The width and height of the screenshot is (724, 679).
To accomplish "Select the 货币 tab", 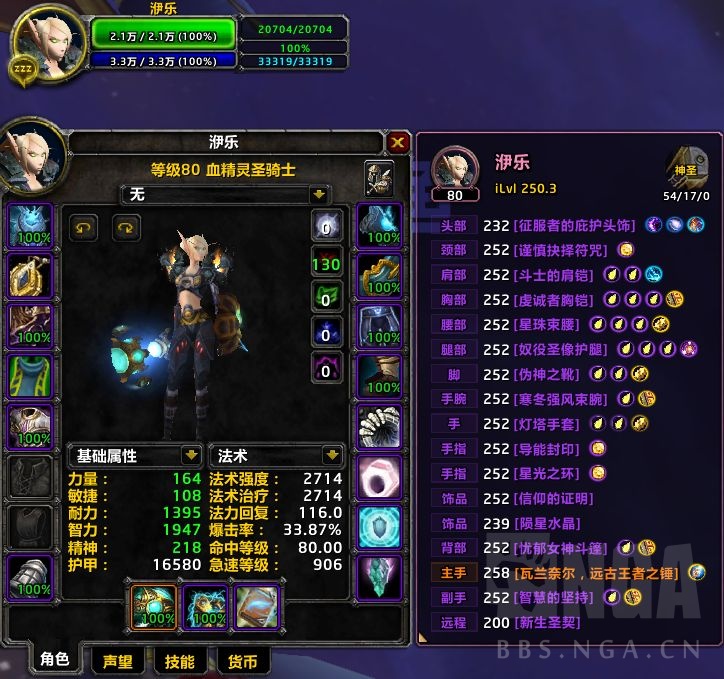I will pos(242,660).
